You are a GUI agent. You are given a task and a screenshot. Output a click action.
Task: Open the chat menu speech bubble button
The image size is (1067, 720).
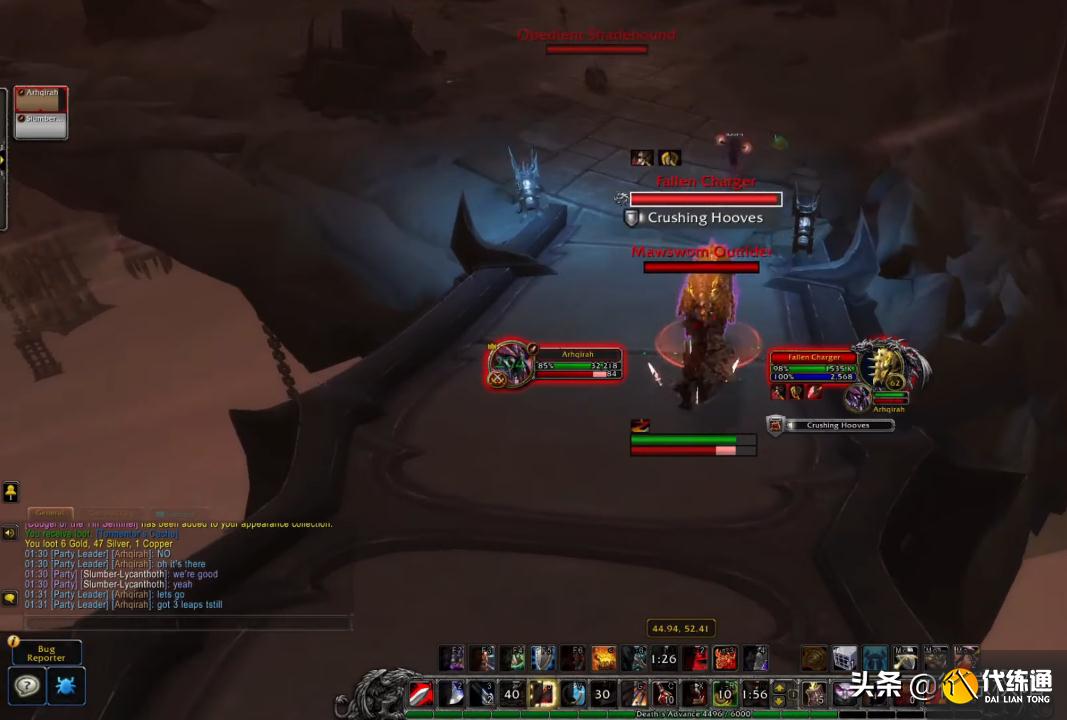10,598
